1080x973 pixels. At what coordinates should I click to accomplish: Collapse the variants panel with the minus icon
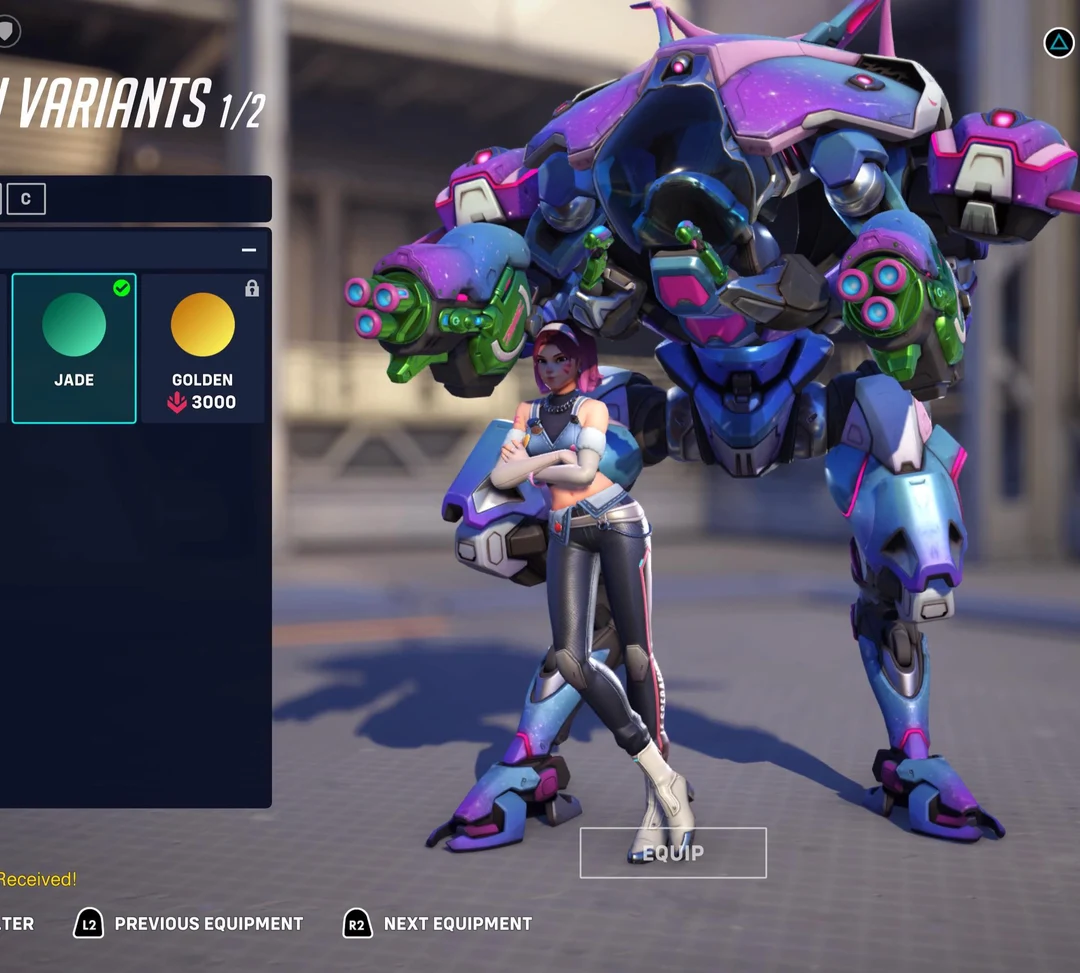point(249,250)
